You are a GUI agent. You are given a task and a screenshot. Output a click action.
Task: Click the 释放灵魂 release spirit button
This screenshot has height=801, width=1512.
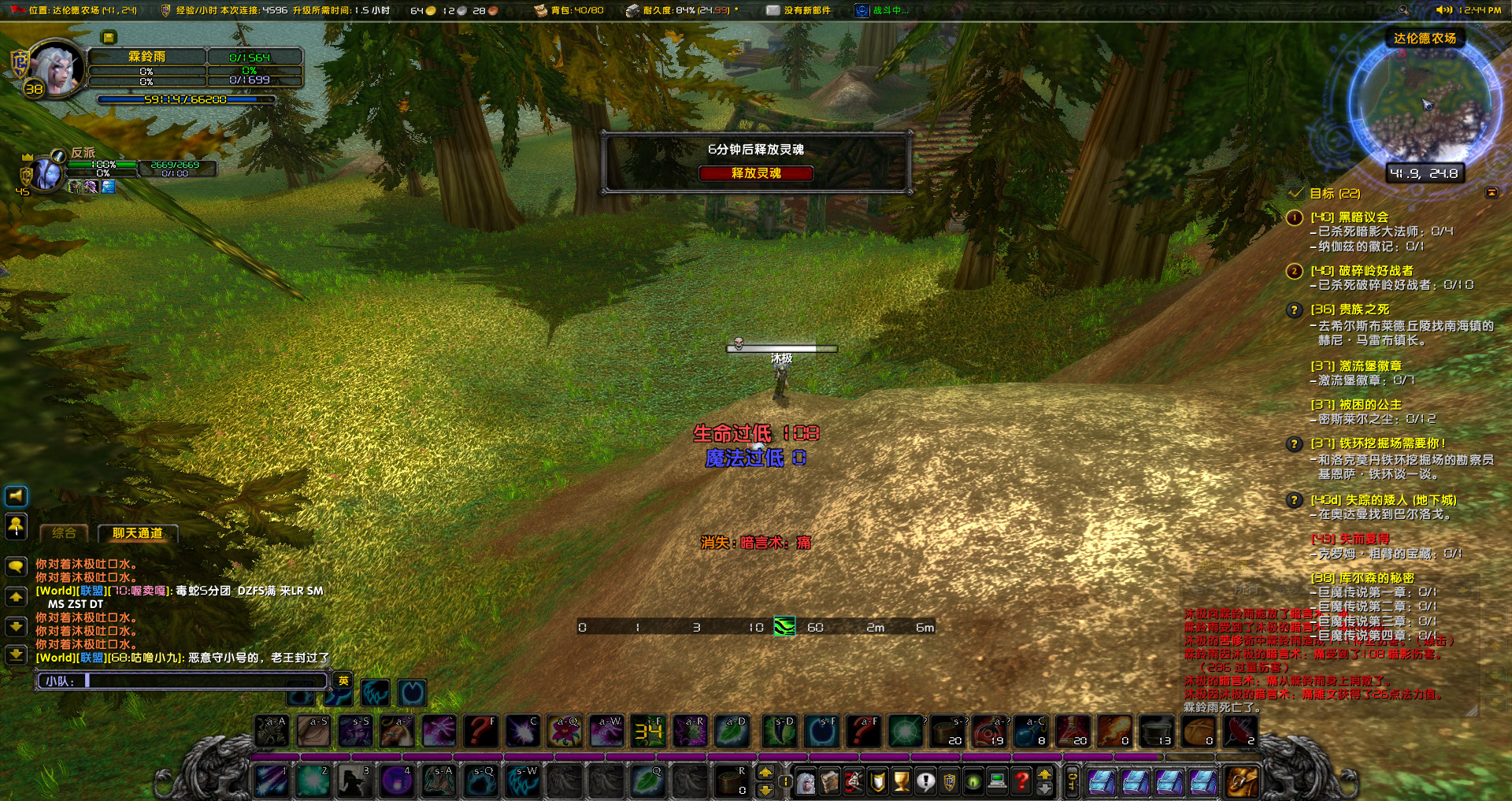(756, 174)
